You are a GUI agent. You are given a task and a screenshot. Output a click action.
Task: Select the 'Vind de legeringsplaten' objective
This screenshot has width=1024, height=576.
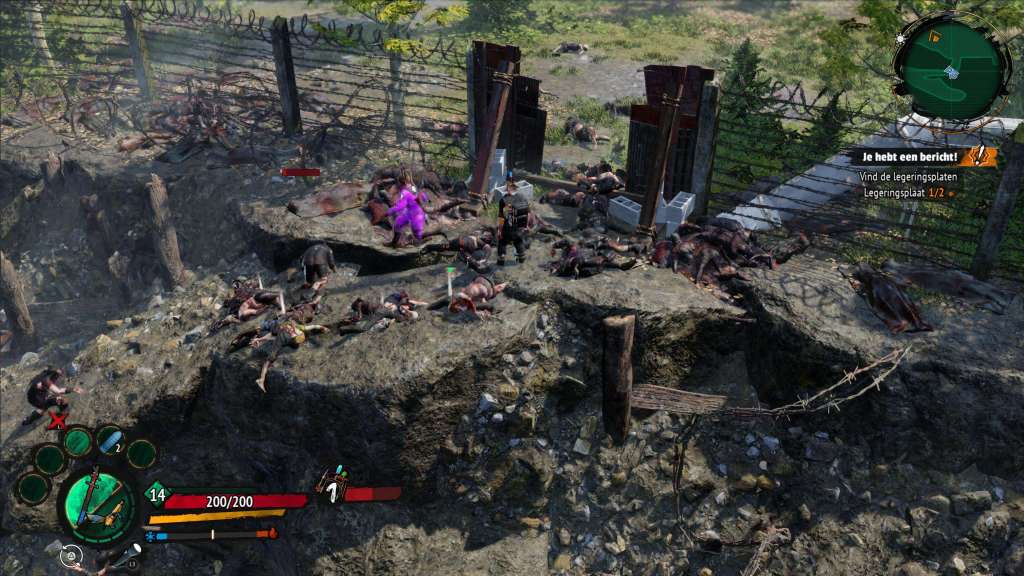point(907,177)
